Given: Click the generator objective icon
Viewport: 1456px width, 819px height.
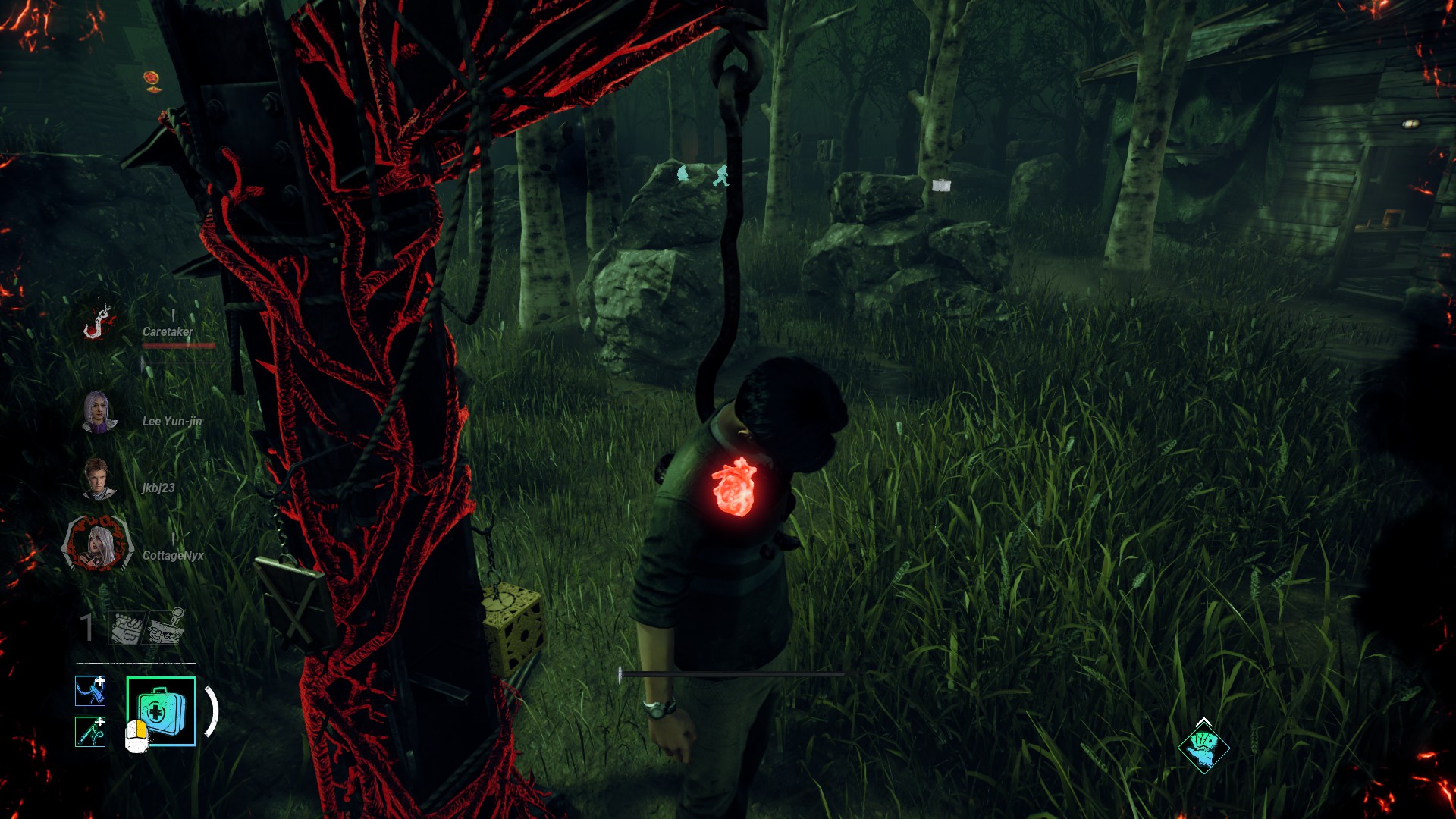Looking at the screenshot, I should 127,628.
